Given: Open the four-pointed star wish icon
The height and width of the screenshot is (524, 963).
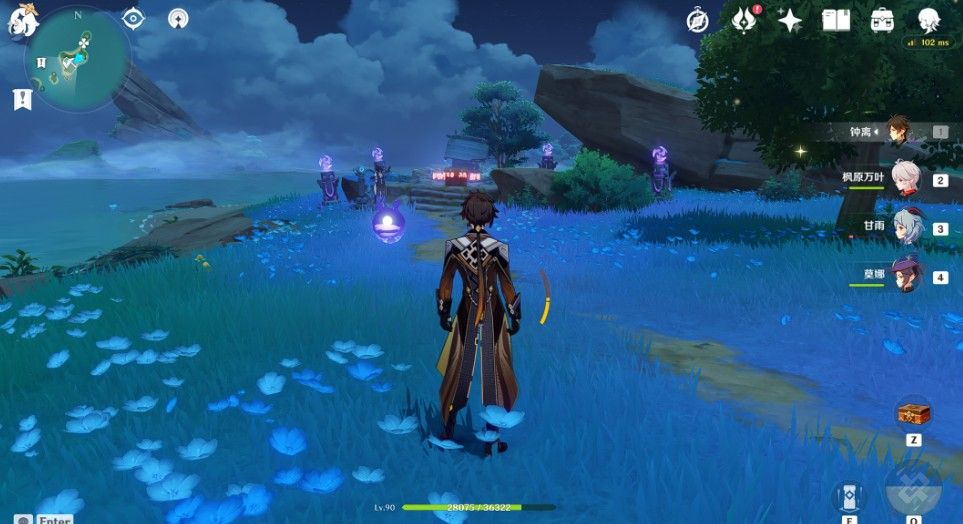Looking at the screenshot, I should pos(790,20).
